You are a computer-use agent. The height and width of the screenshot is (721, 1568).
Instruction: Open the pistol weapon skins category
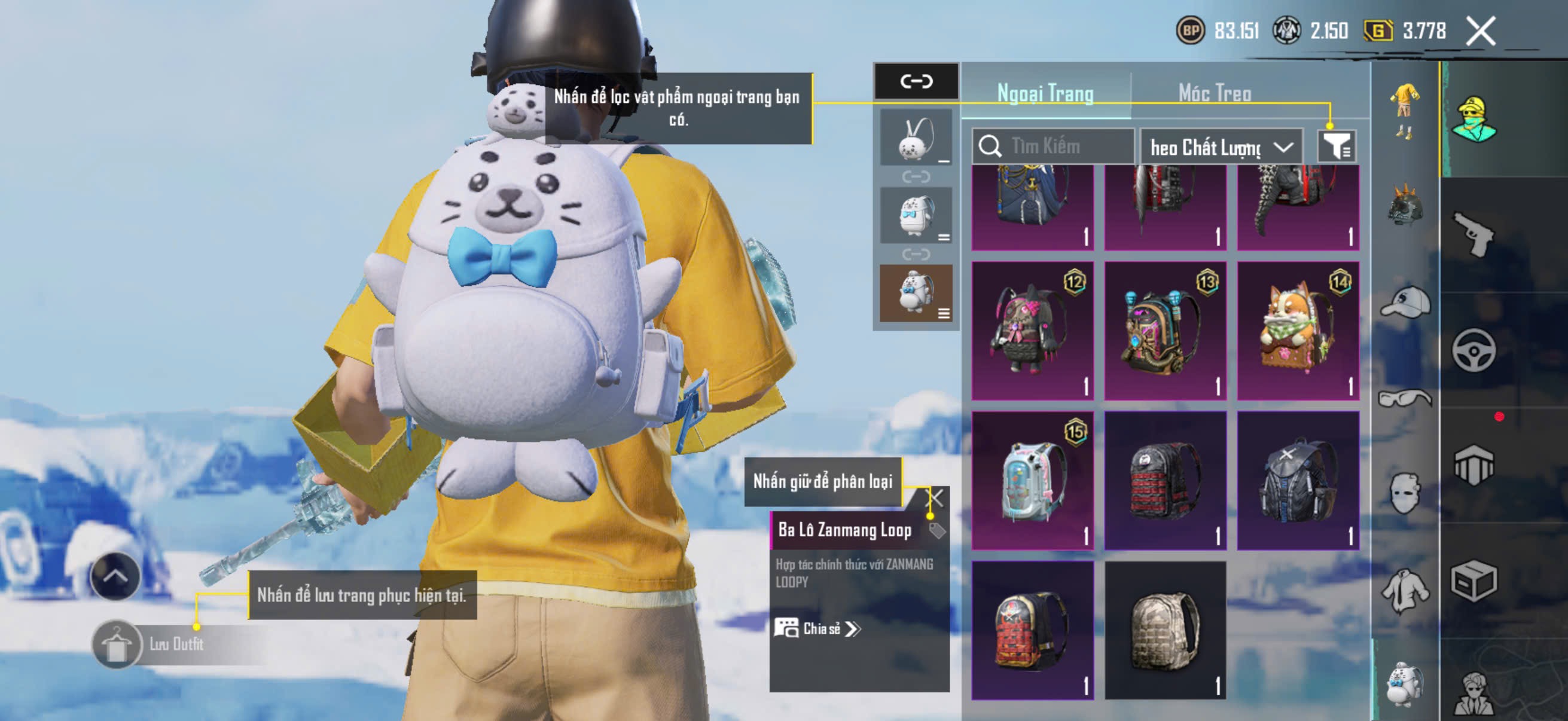pos(1474,234)
